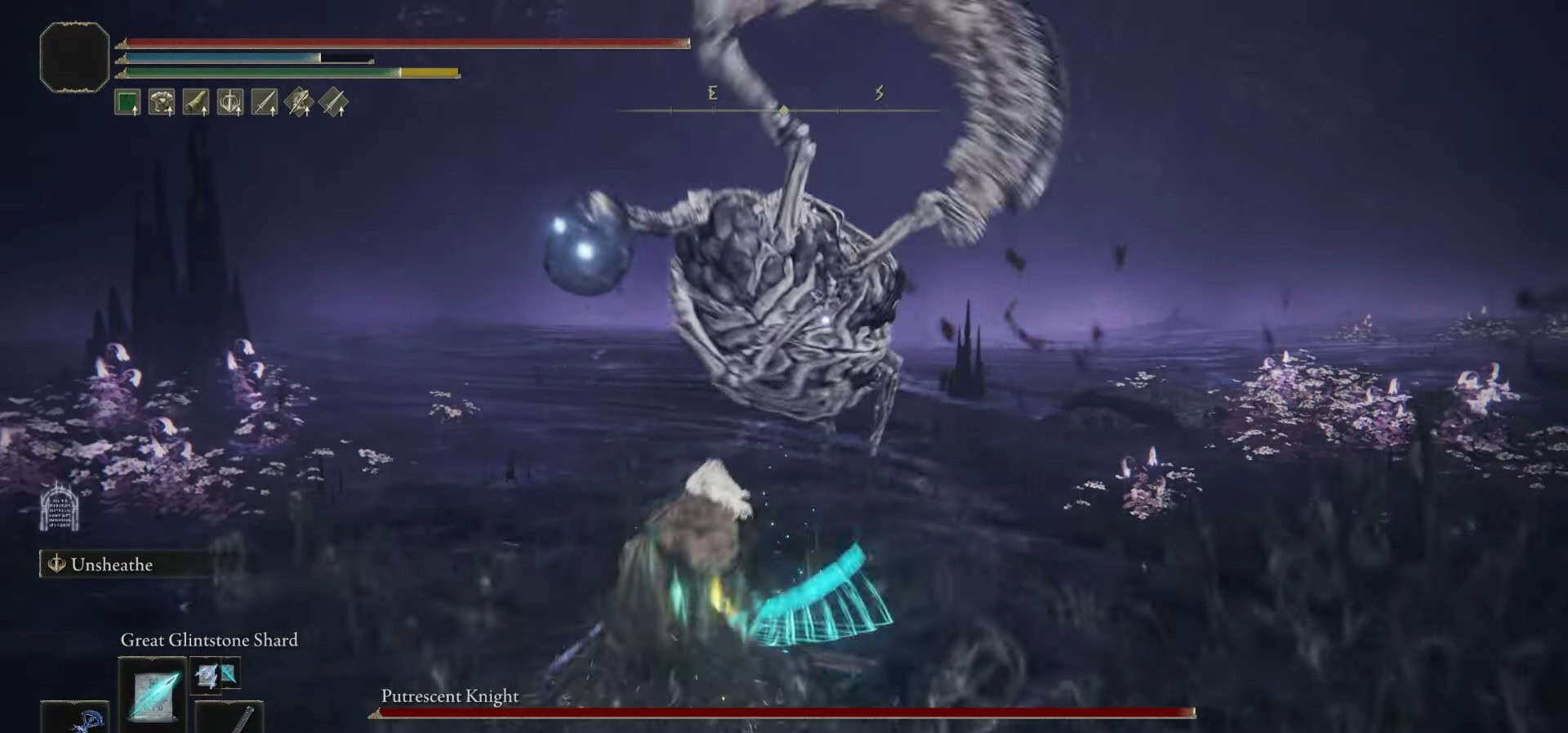Click the small queued spell icons
Image resolution: width=1568 pixels, height=733 pixels.
pos(216,675)
